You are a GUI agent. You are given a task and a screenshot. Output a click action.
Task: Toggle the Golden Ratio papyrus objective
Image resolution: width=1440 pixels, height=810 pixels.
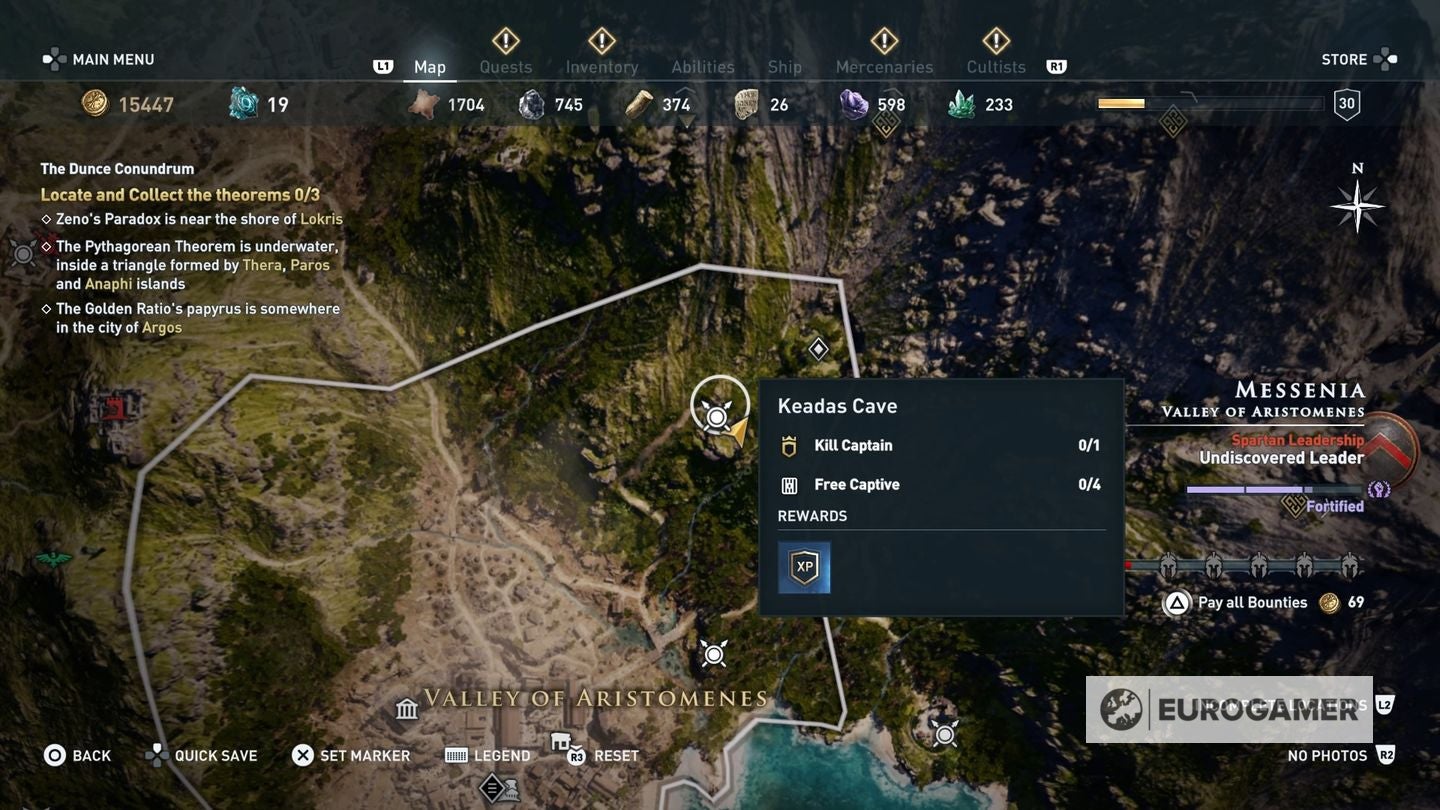click(x=47, y=309)
